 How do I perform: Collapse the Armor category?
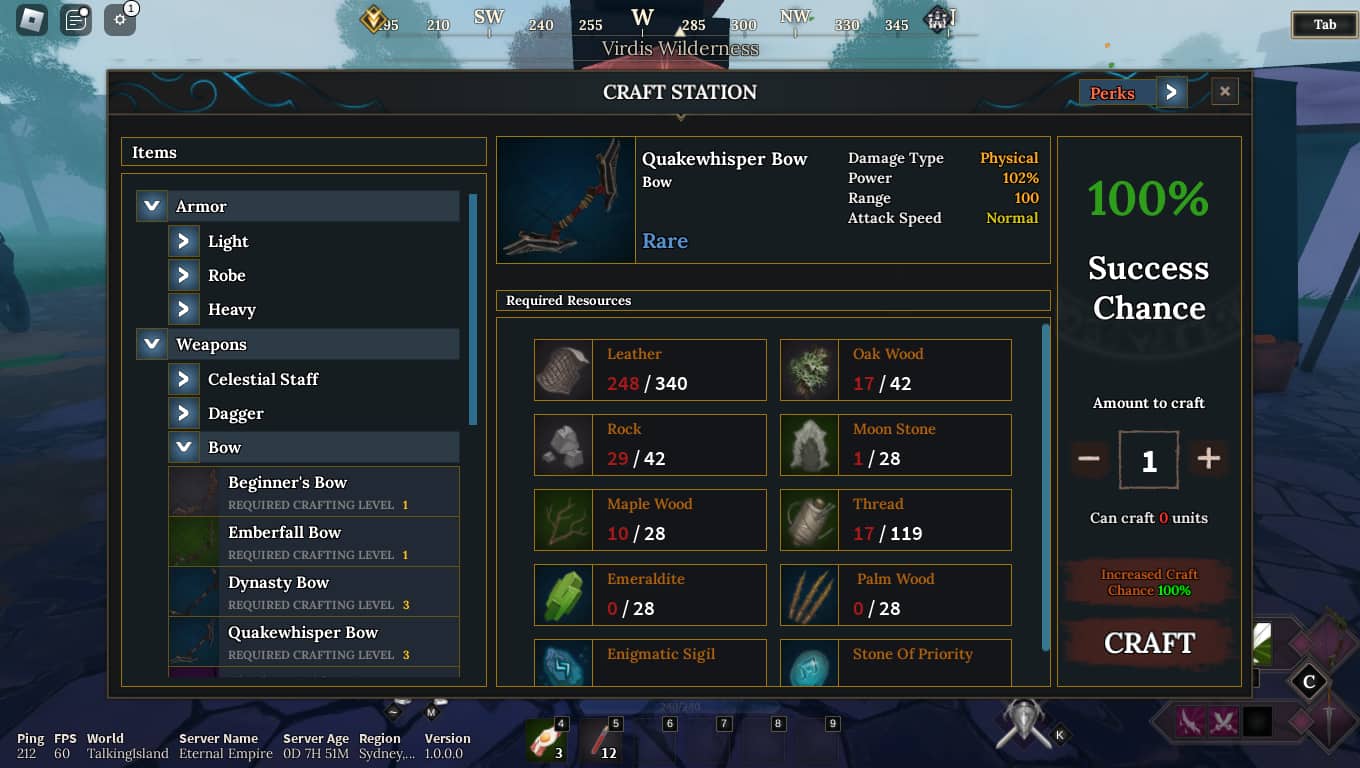(152, 206)
